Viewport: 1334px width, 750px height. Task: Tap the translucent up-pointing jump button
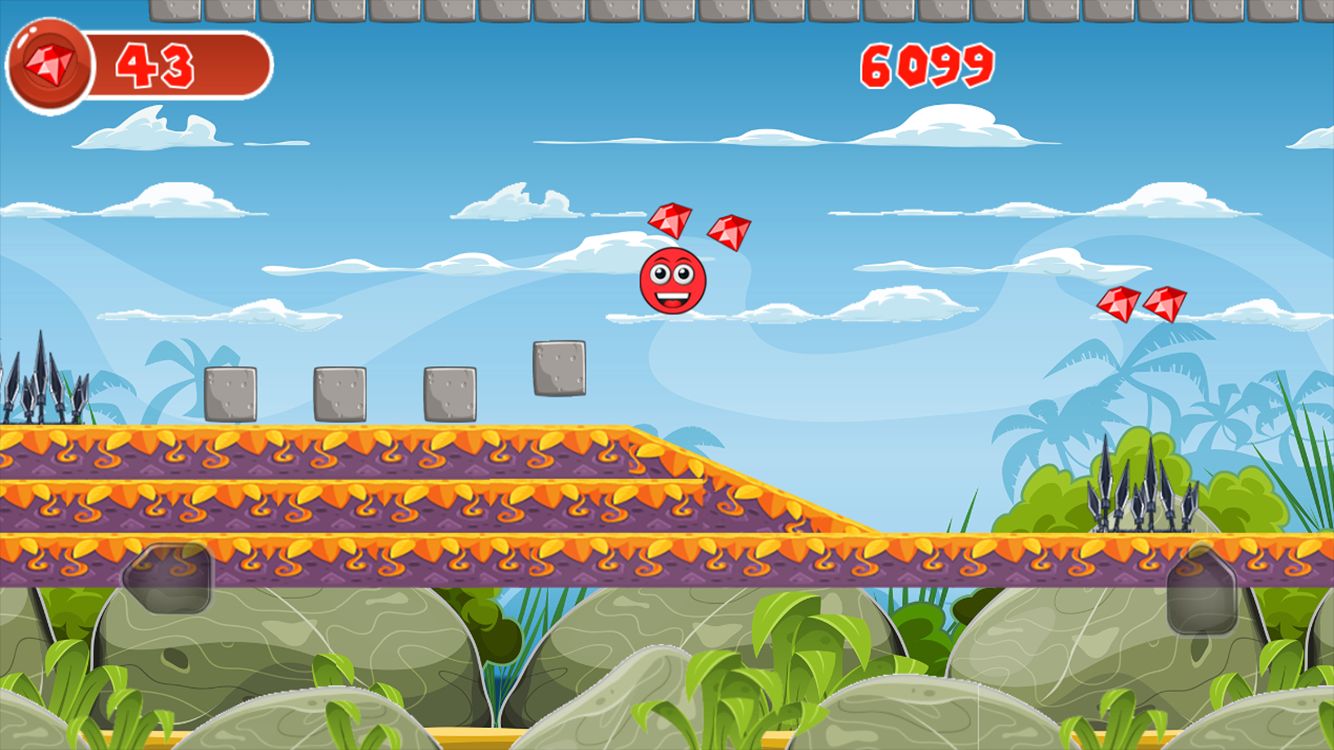tap(1201, 591)
